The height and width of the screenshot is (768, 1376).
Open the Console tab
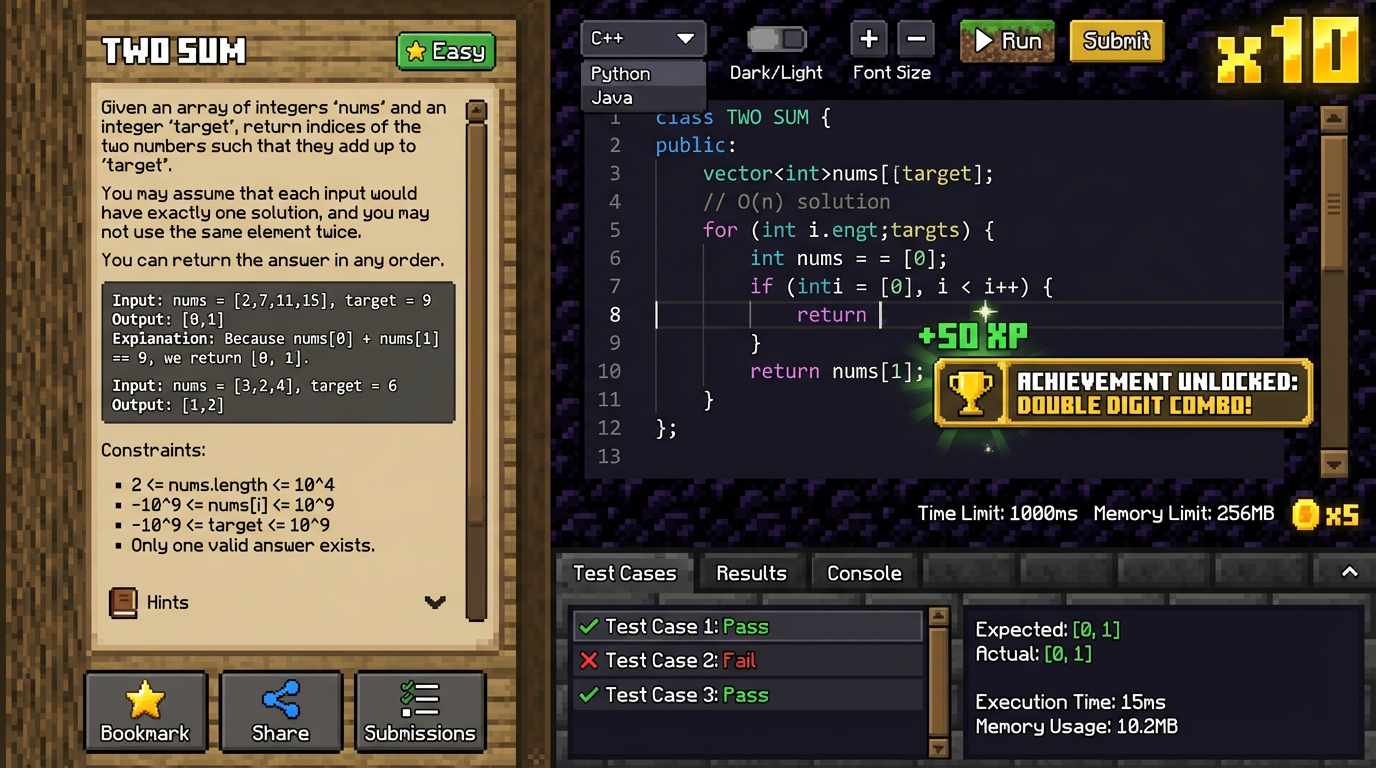864,573
